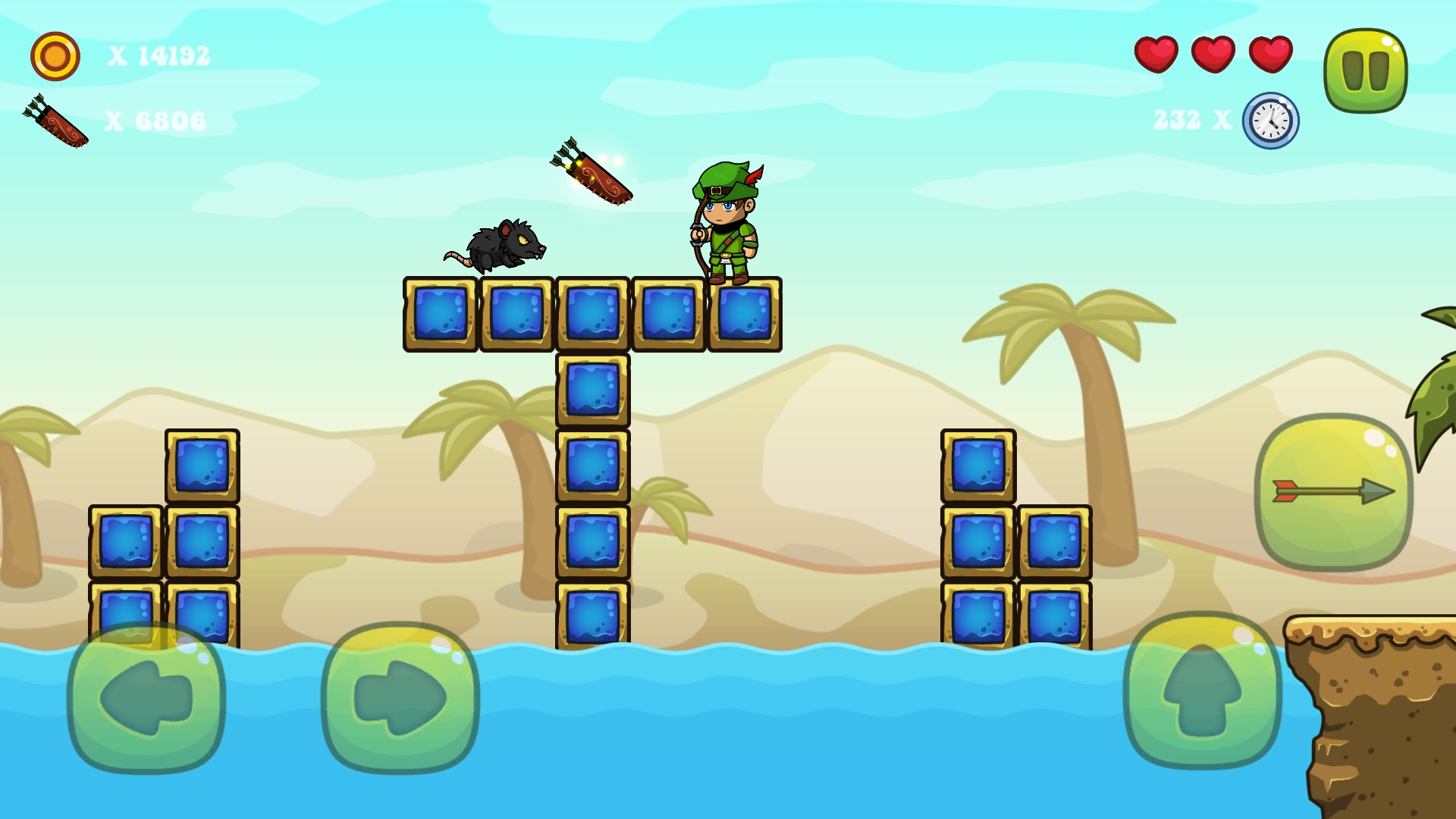
Task: Click the rightmost heart icon
Action: coord(1269,55)
